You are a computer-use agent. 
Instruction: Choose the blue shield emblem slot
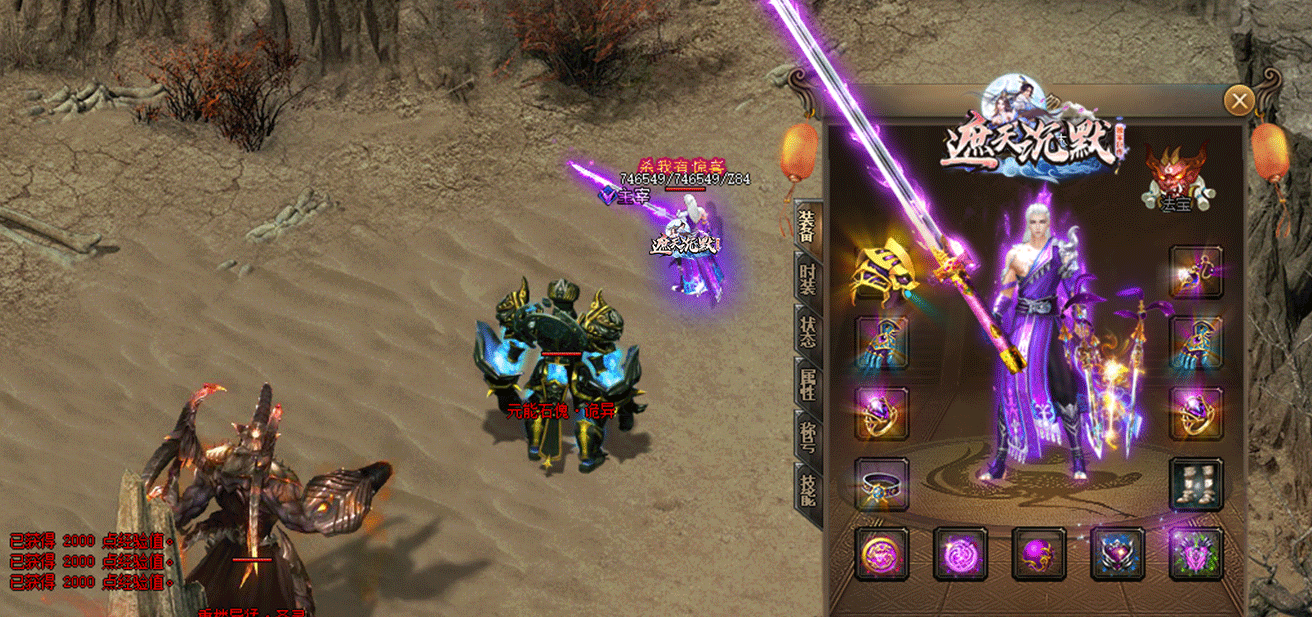pyautogui.click(x=1117, y=554)
